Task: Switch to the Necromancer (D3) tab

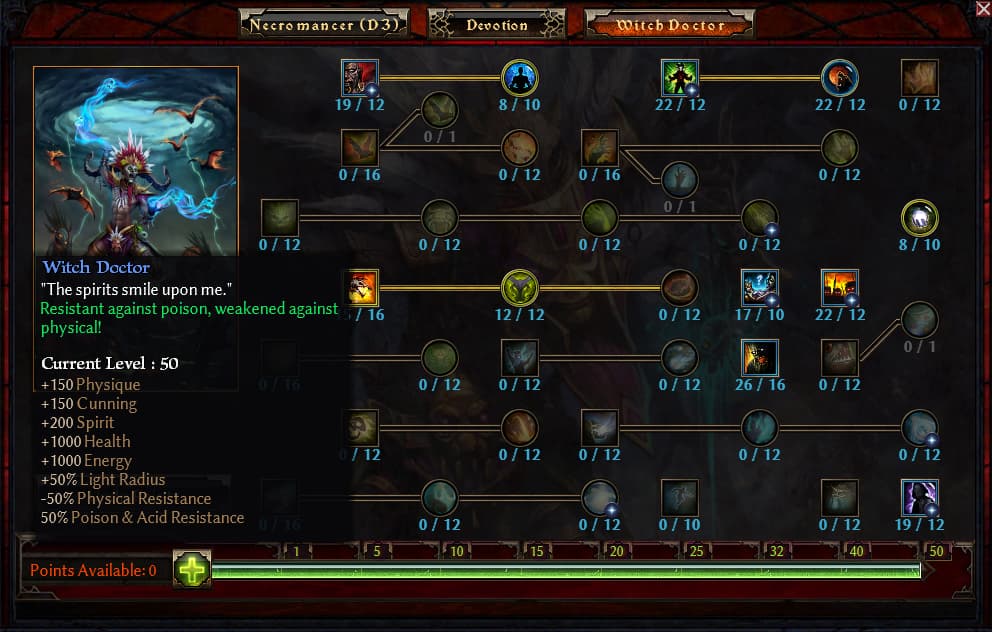Action: click(324, 24)
